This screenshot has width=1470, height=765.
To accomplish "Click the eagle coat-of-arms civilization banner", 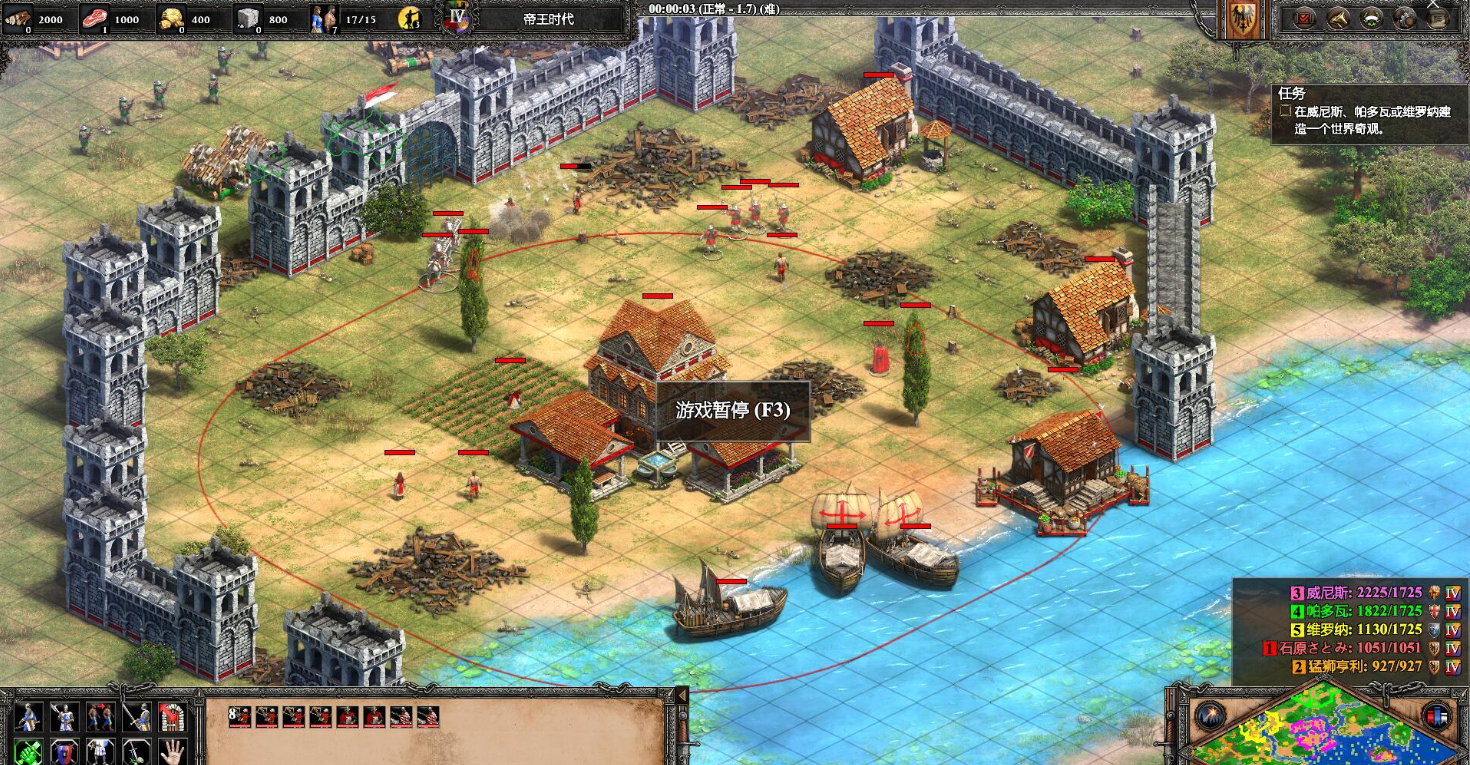I will point(1244,22).
